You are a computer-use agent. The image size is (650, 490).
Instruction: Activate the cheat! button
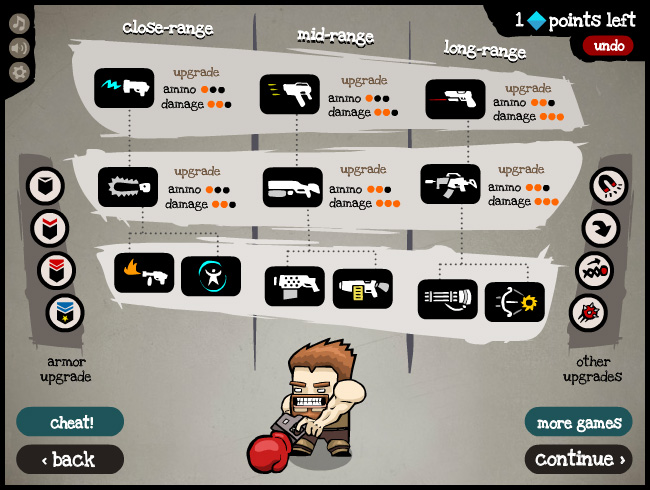coord(70,422)
